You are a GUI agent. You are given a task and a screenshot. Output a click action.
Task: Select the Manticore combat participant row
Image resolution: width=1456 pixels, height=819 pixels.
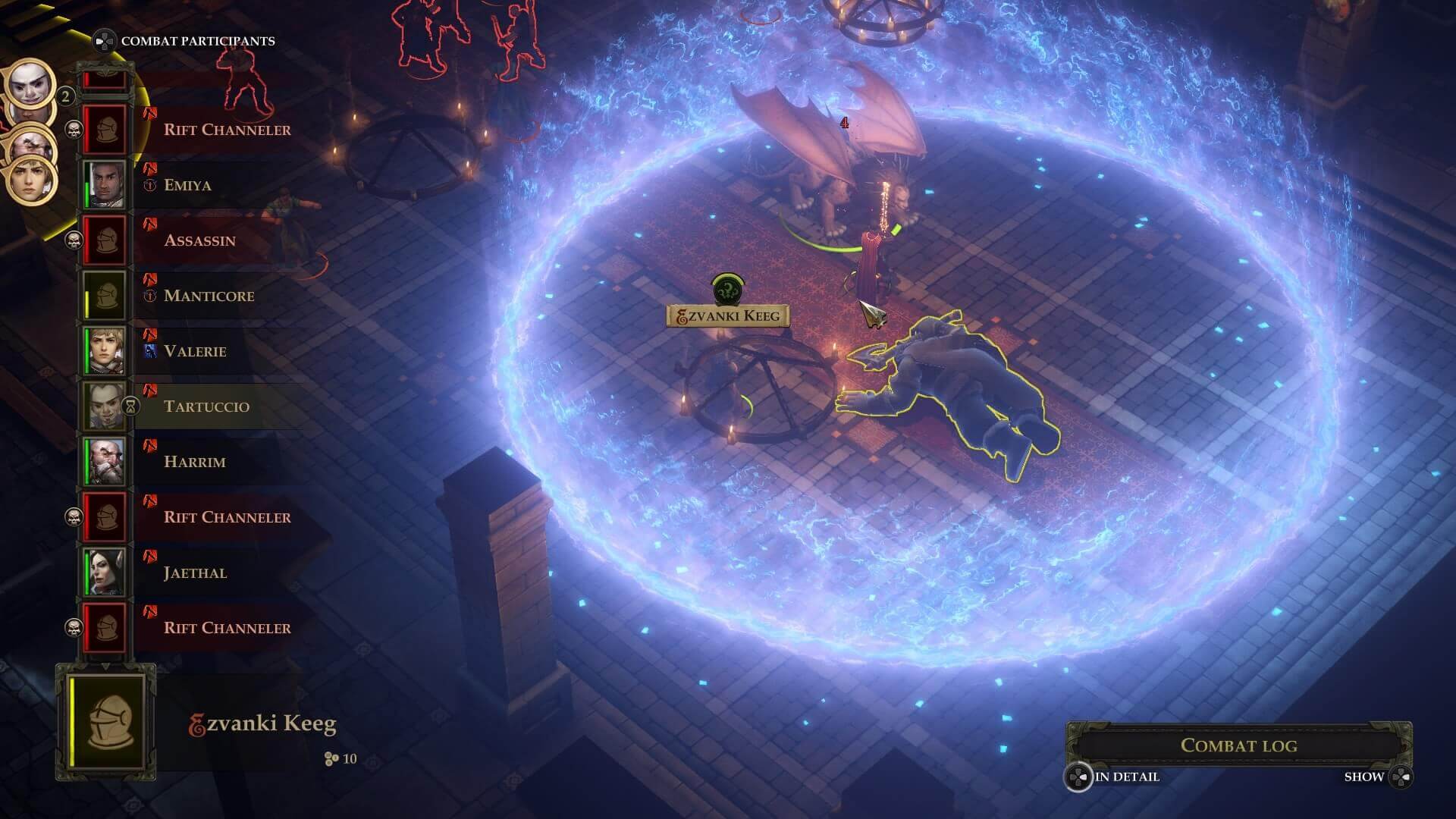(x=209, y=296)
